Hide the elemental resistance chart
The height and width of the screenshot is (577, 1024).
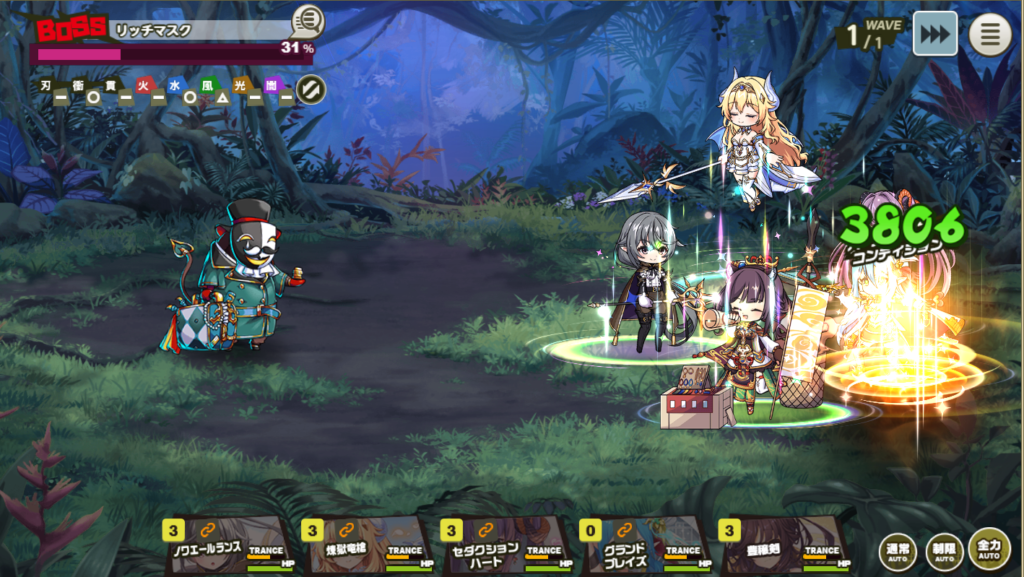pos(312,89)
